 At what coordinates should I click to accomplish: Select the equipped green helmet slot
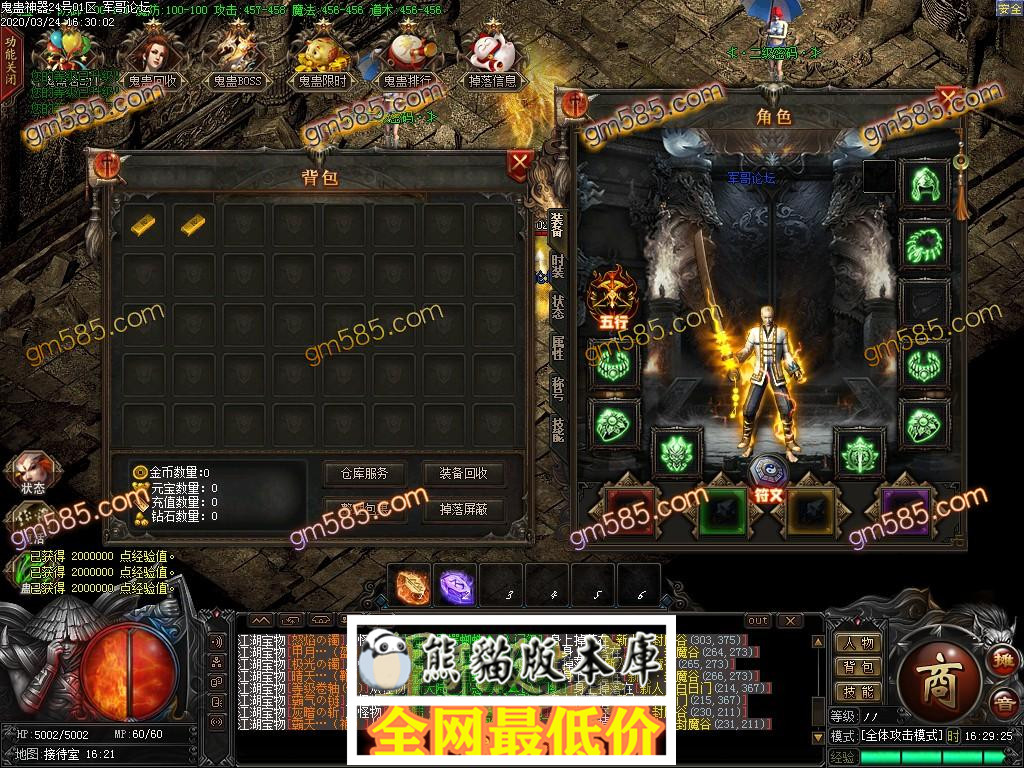click(924, 183)
